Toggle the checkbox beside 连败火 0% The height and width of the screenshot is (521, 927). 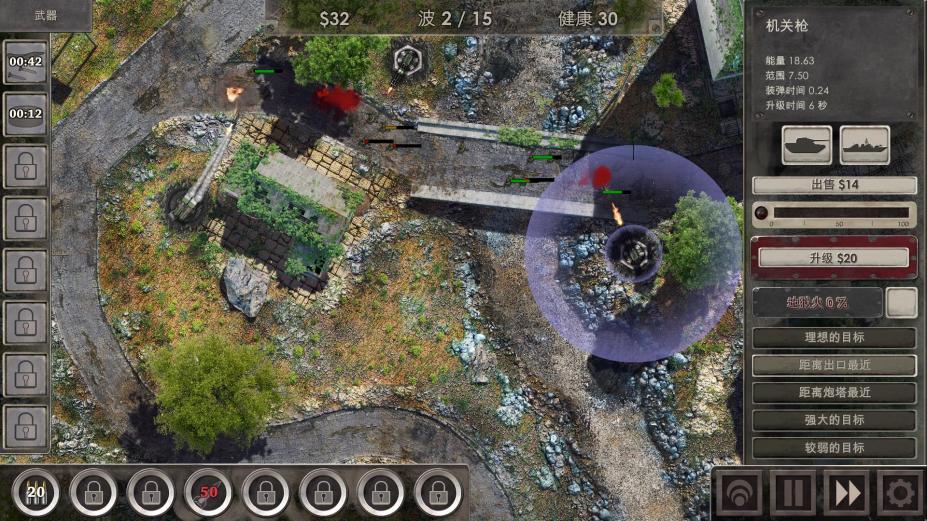(902, 302)
